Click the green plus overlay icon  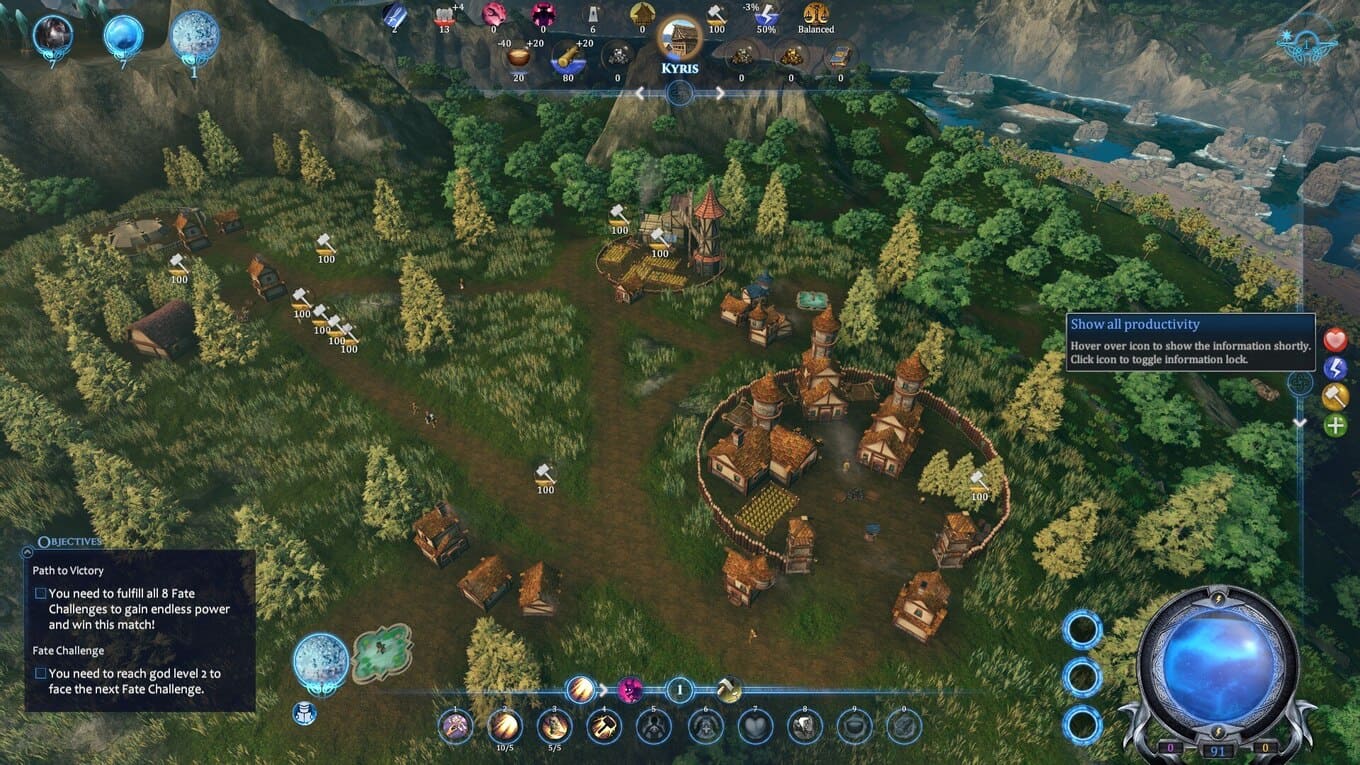[1335, 425]
